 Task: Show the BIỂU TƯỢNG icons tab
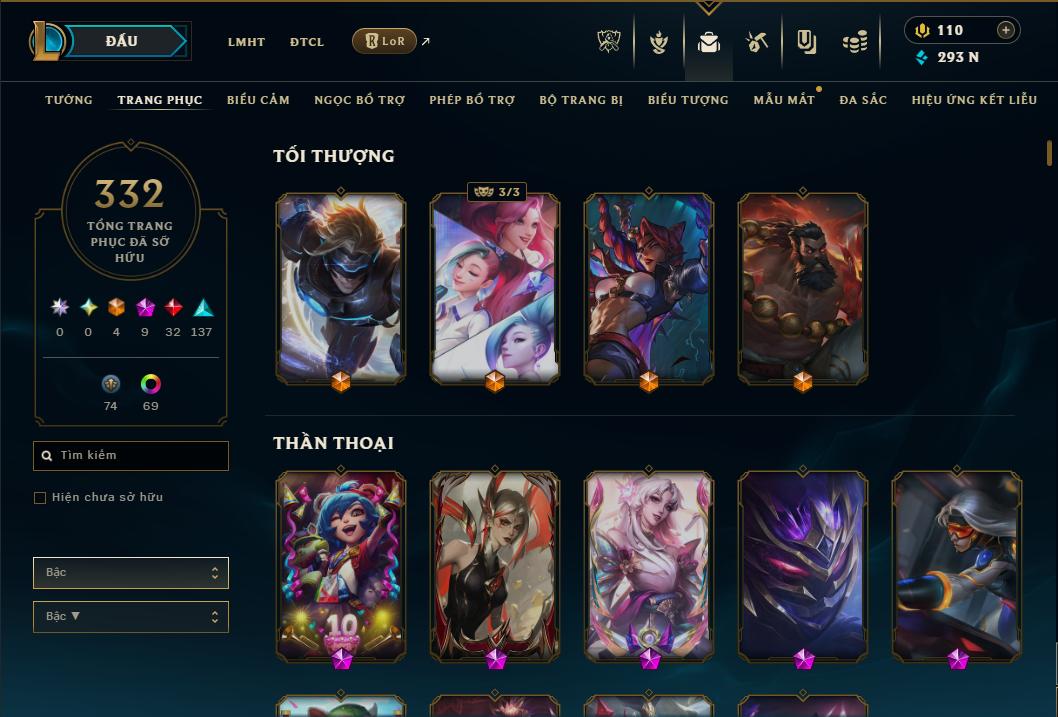pyautogui.click(x=688, y=100)
